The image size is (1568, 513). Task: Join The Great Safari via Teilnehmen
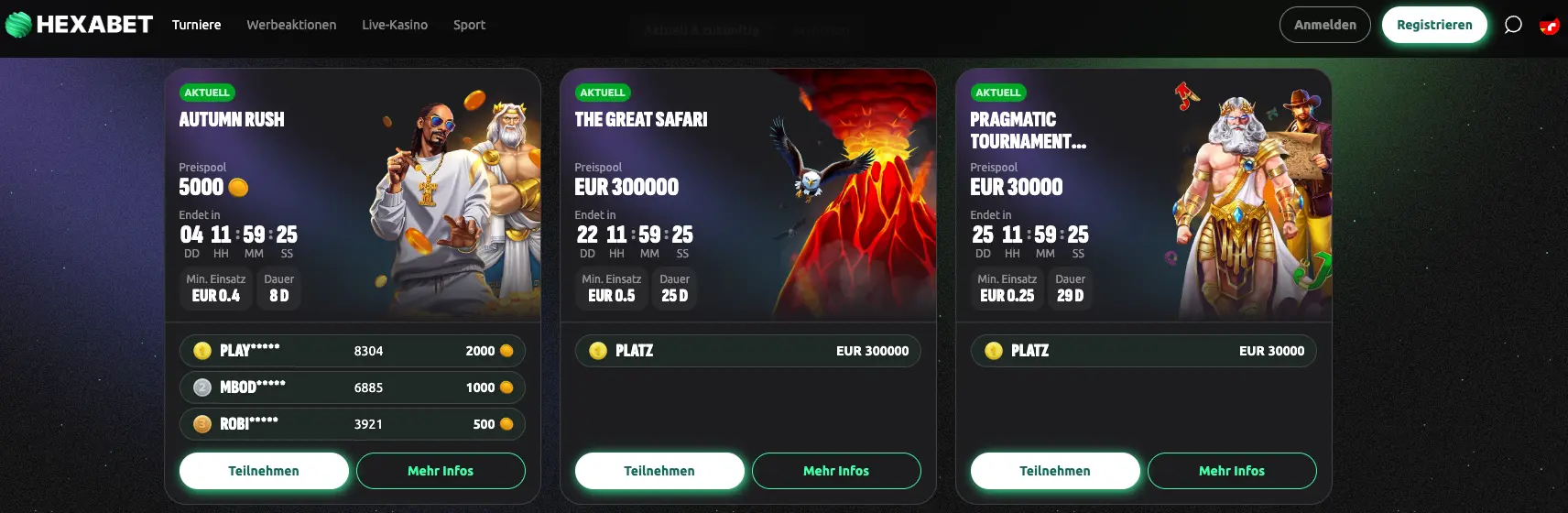pos(659,471)
